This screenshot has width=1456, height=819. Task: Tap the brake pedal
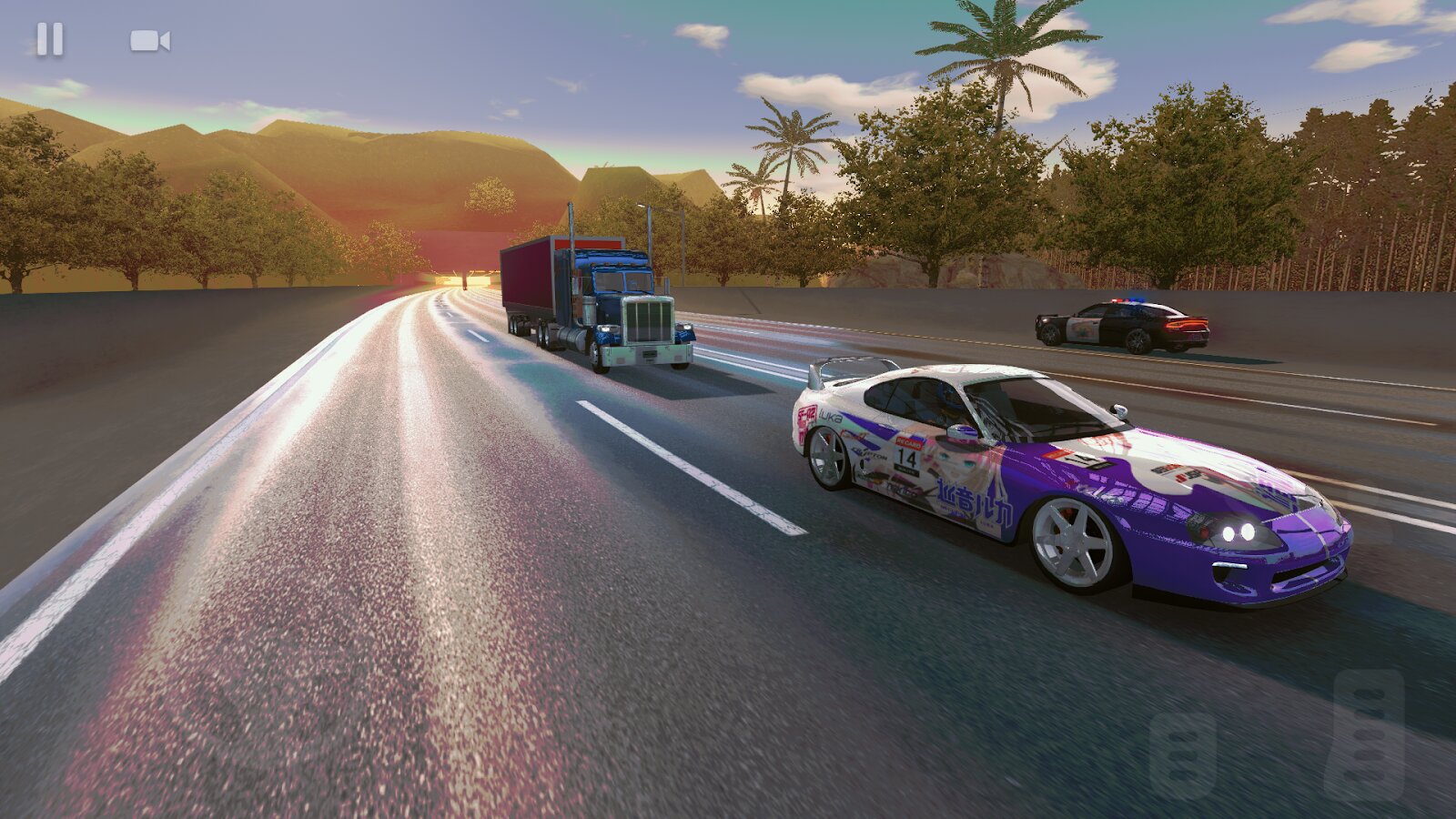pos(1182,754)
